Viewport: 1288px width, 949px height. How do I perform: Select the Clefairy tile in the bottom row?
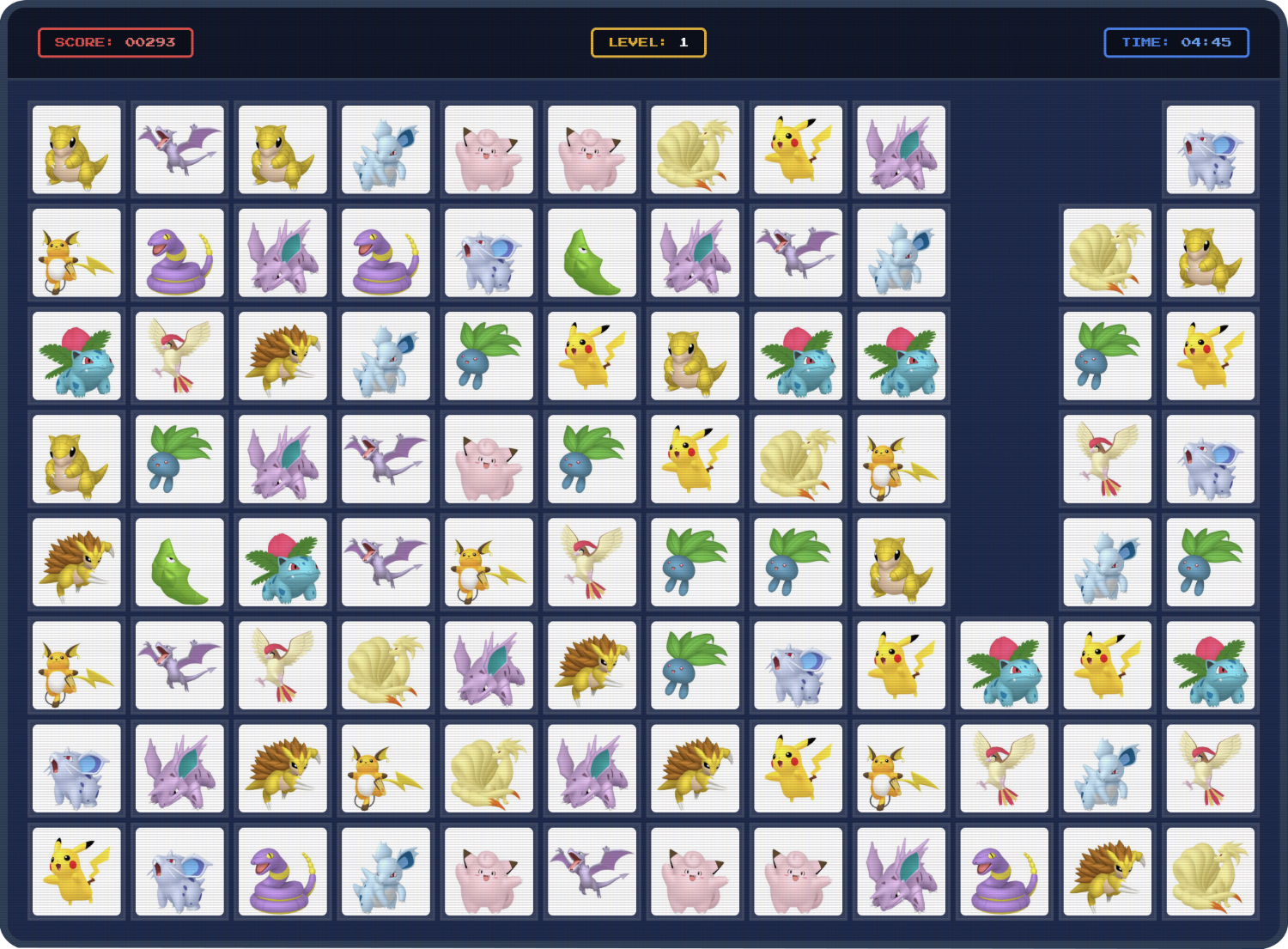(489, 872)
